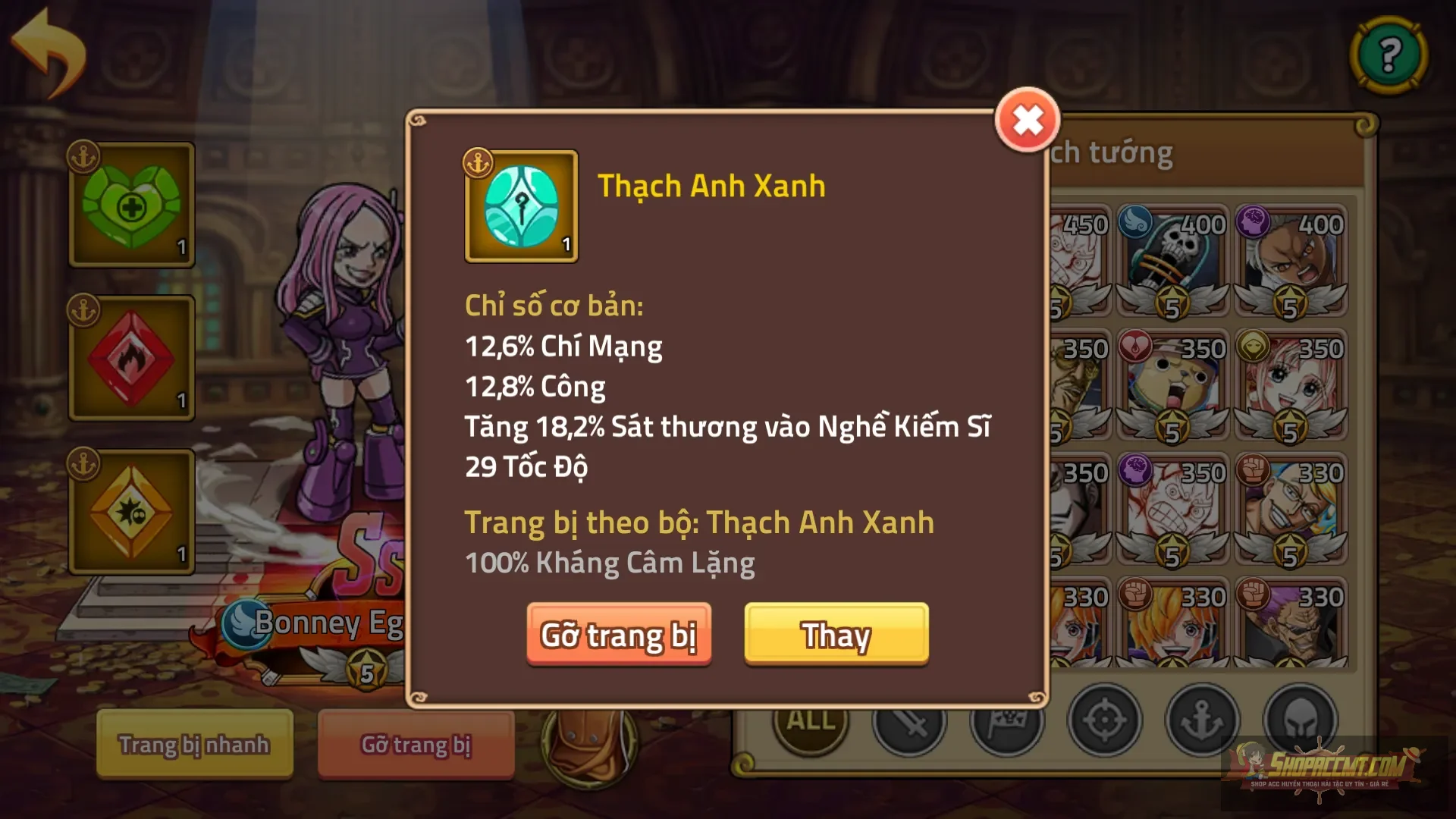Click the Trang bị nhanh quick-equip button
Image resolution: width=1456 pixels, height=819 pixels.
point(194,744)
